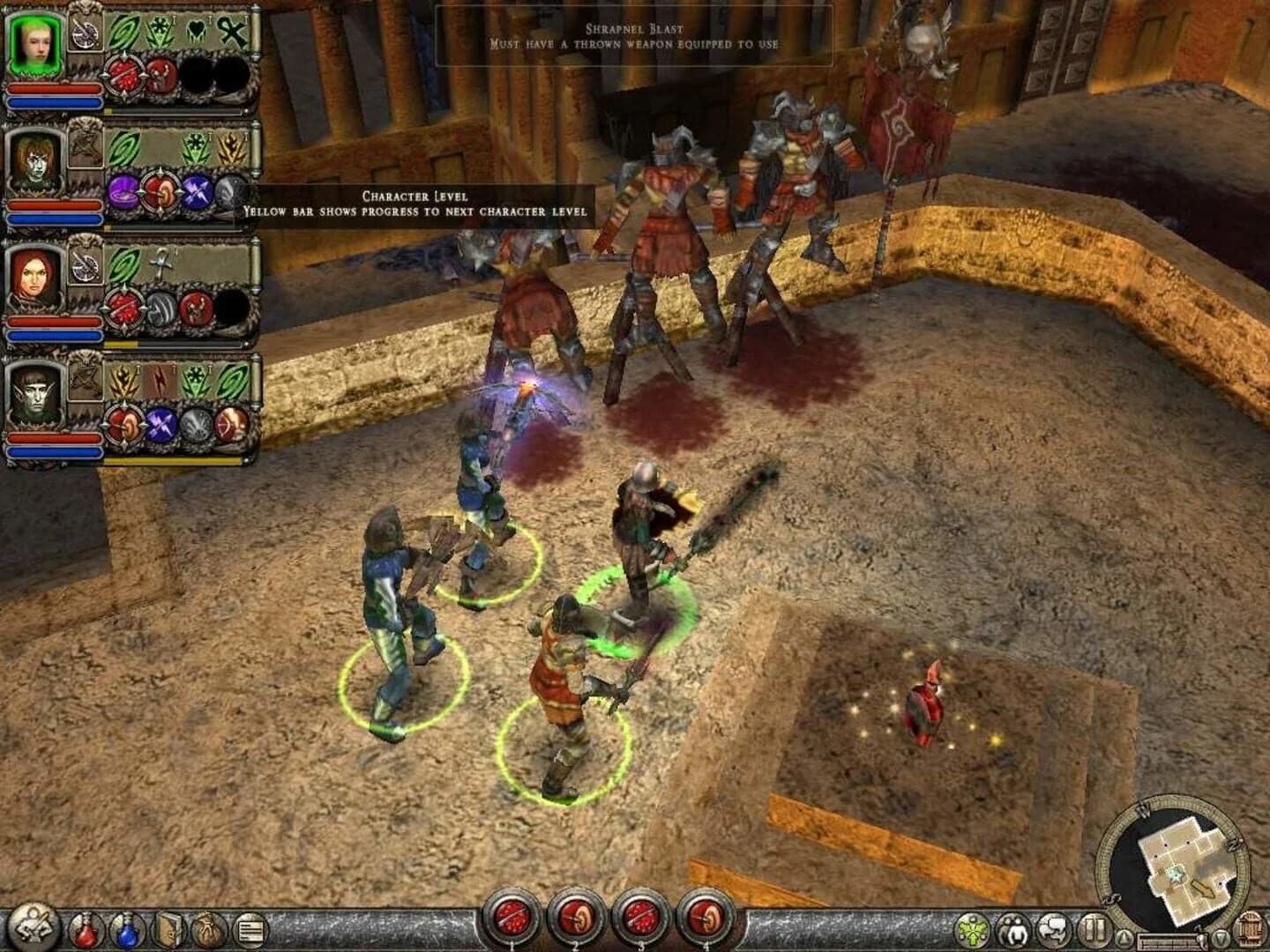Toggle the gate icon at bottom right
The height and width of the screenshot is (952, 1270).
(x=1249, y=928)
